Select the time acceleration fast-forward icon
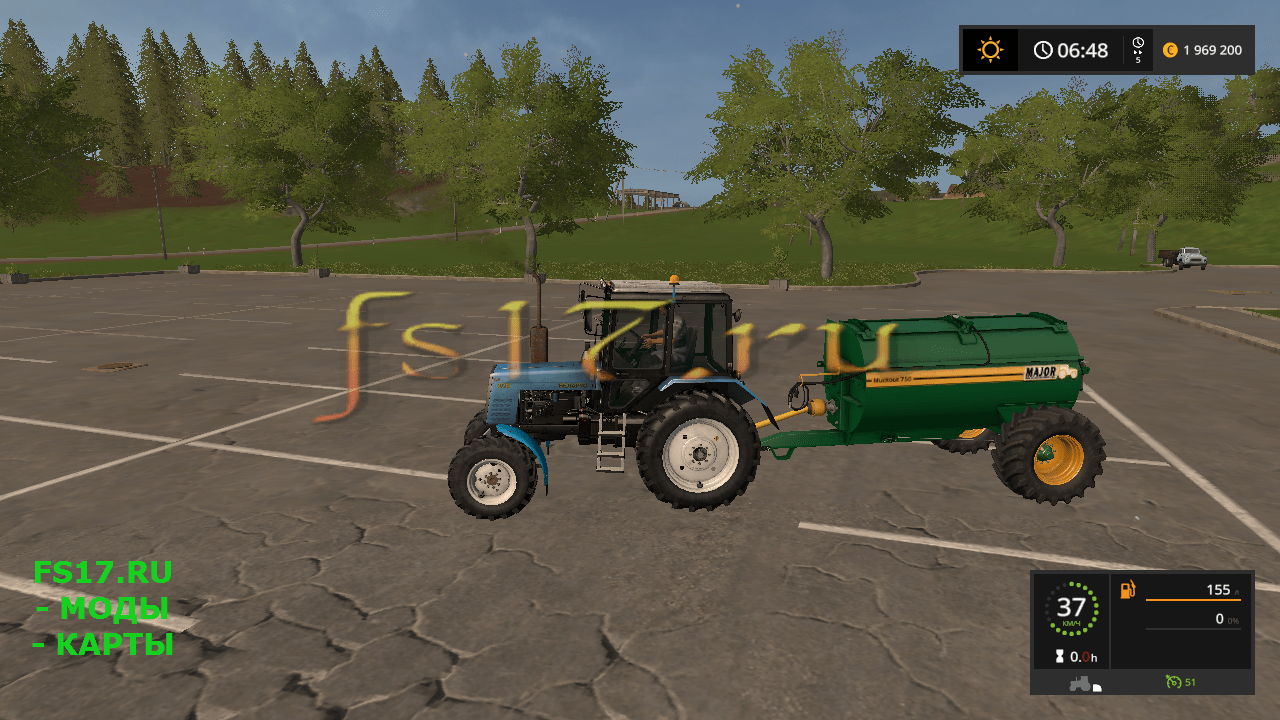Image resolution: width=1280 pixels, height=720 pixels. 1138,50
